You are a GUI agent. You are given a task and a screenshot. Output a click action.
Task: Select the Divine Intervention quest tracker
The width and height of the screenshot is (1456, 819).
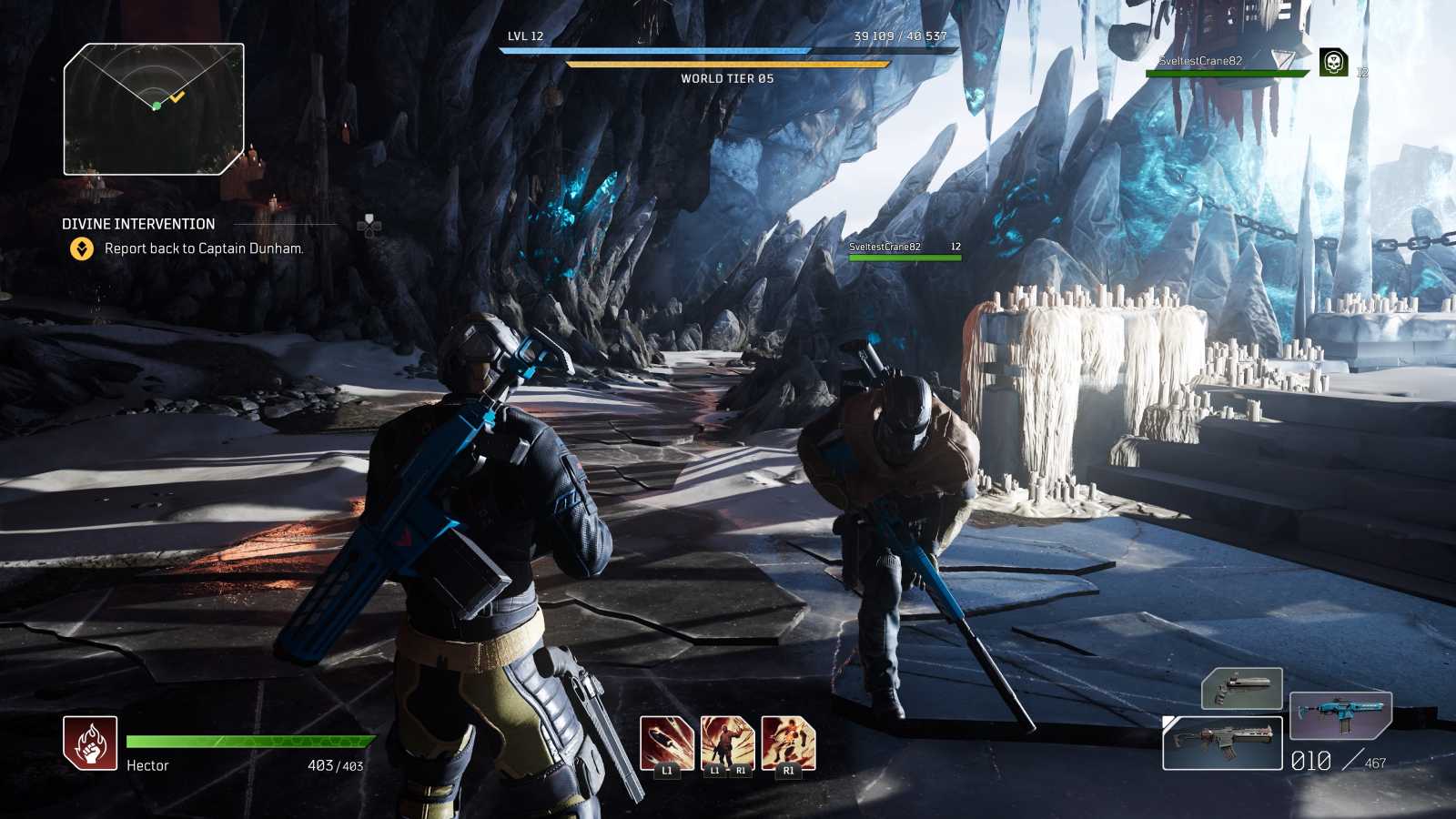pos(138,224)
